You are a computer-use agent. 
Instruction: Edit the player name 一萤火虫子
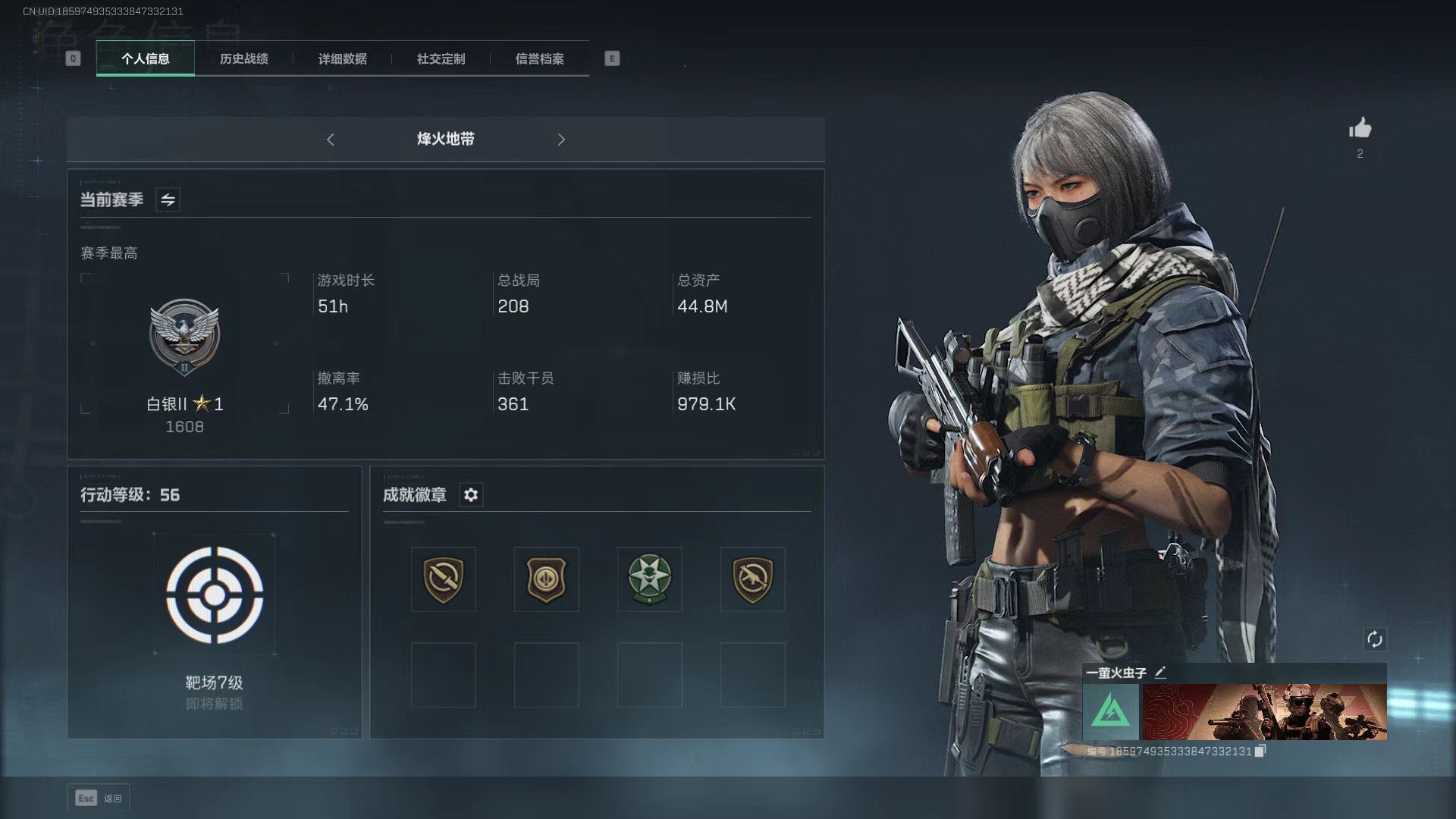(x=1160, y=673)
